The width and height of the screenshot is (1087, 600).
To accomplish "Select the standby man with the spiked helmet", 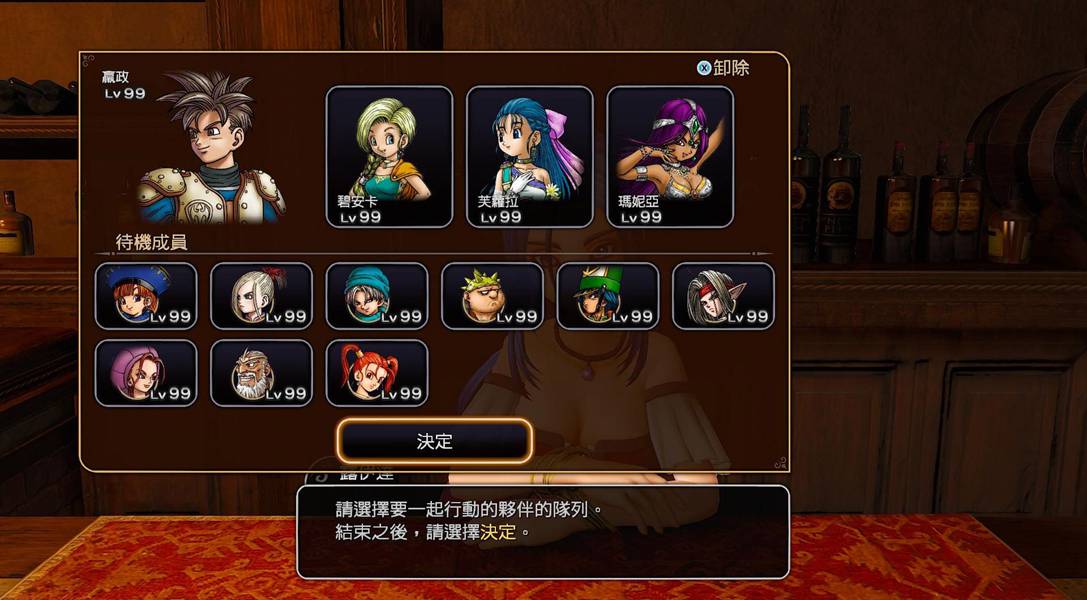I will 492,296.
